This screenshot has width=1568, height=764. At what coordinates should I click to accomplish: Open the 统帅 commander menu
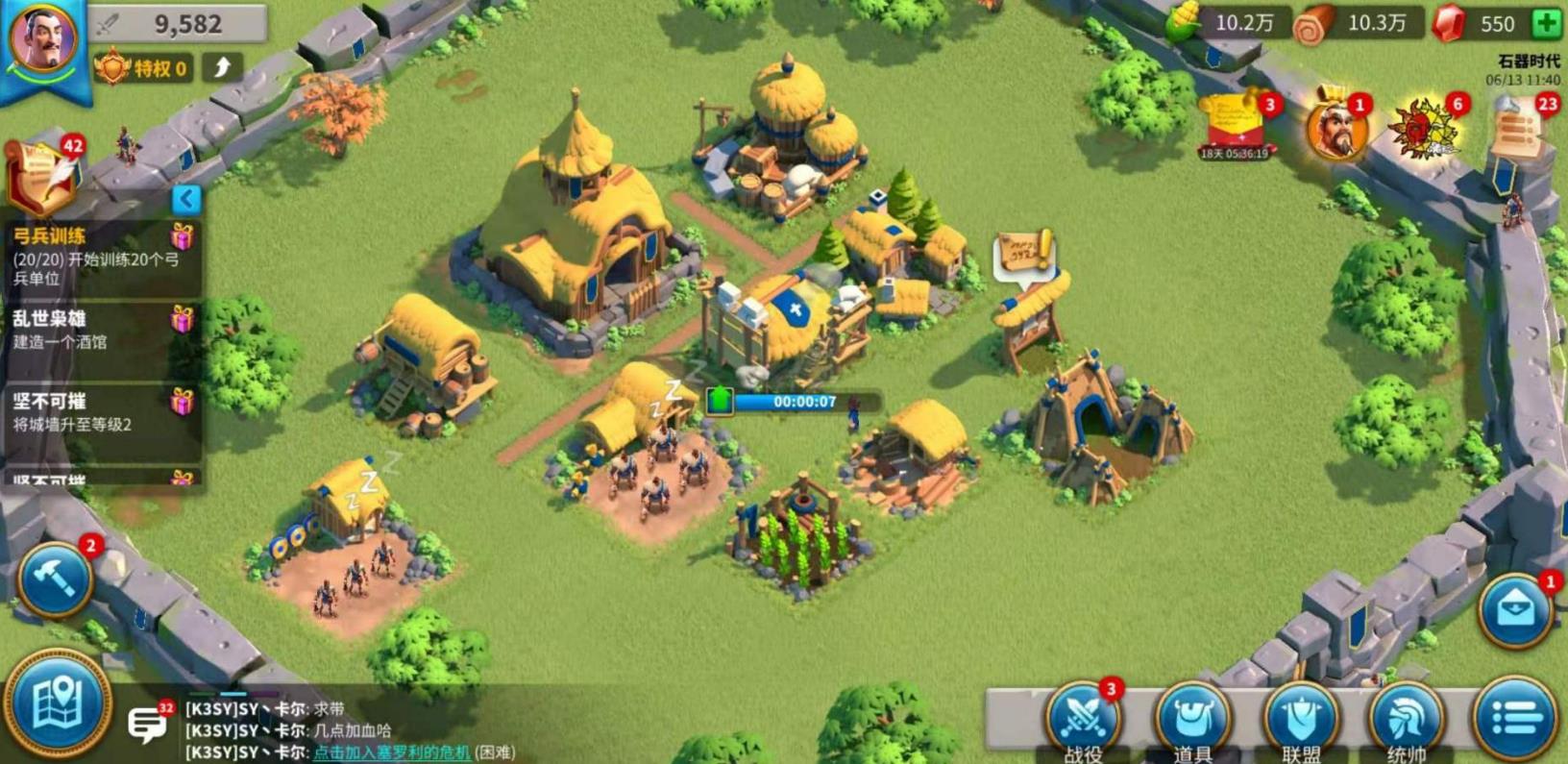(1406, 719)
